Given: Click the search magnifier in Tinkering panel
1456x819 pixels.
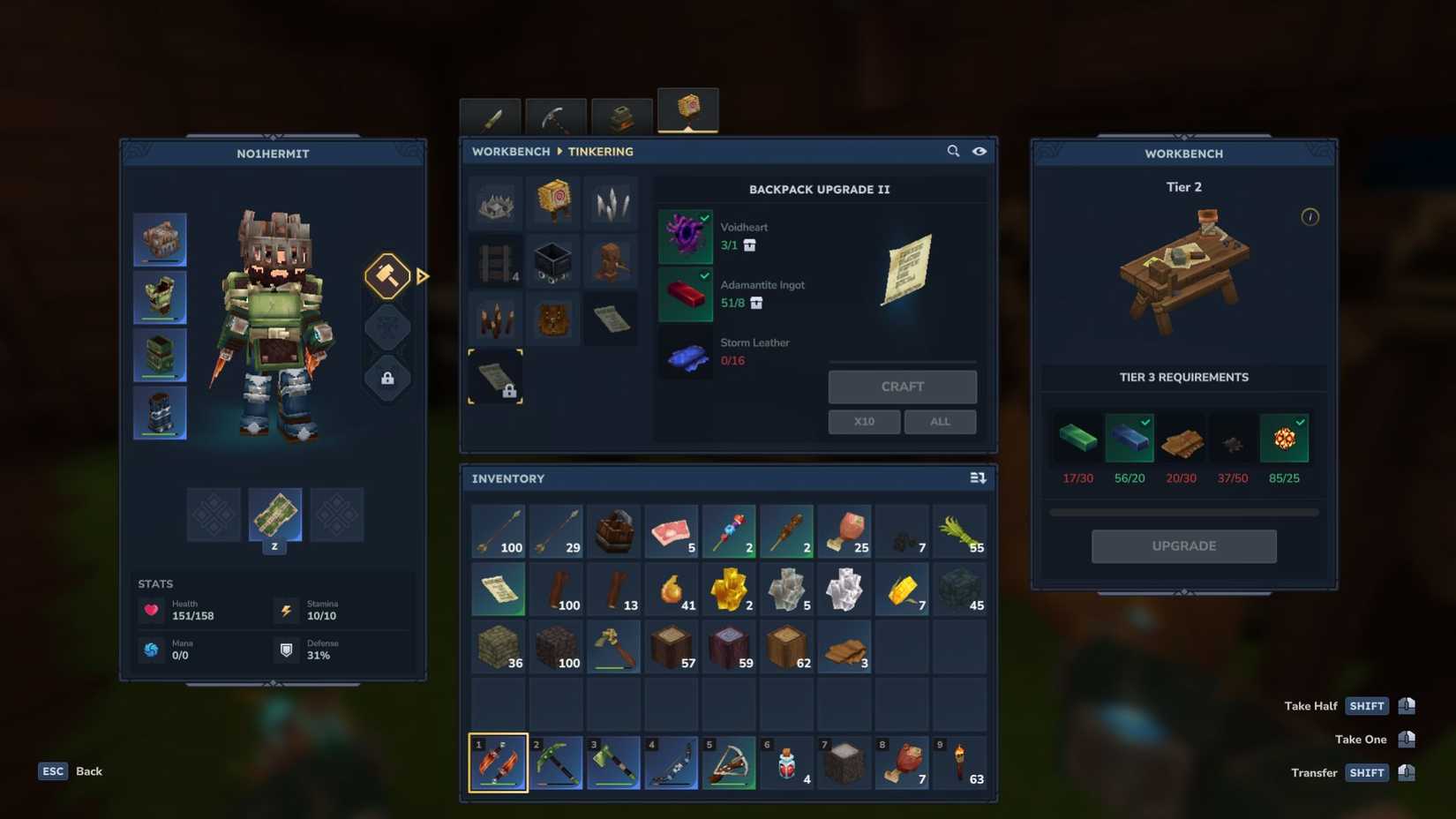Looking at the screenshot, I should pyautogui.click(x=954, y=151).
